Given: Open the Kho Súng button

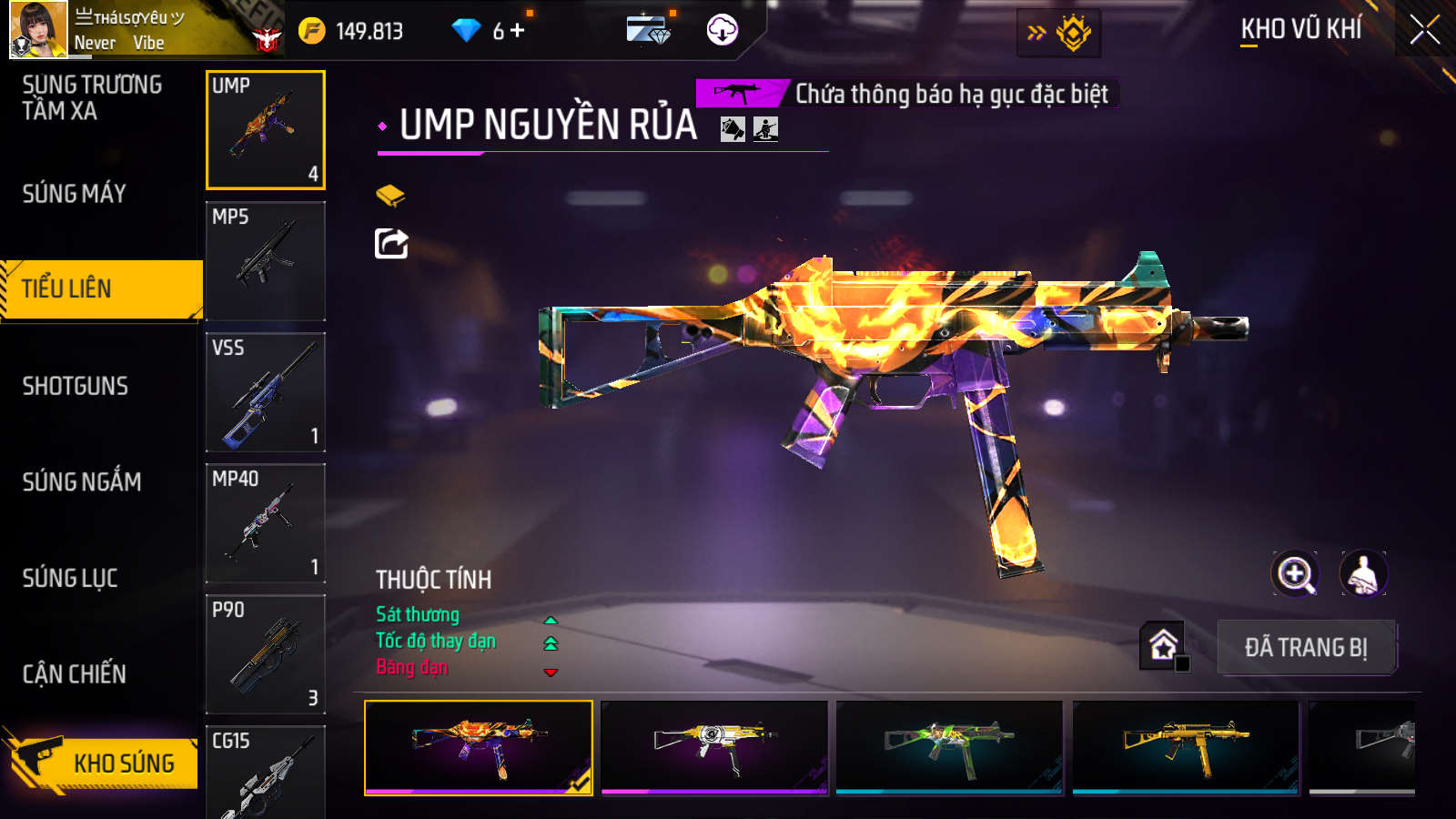Looking at the screenshot, I should 102,763.
